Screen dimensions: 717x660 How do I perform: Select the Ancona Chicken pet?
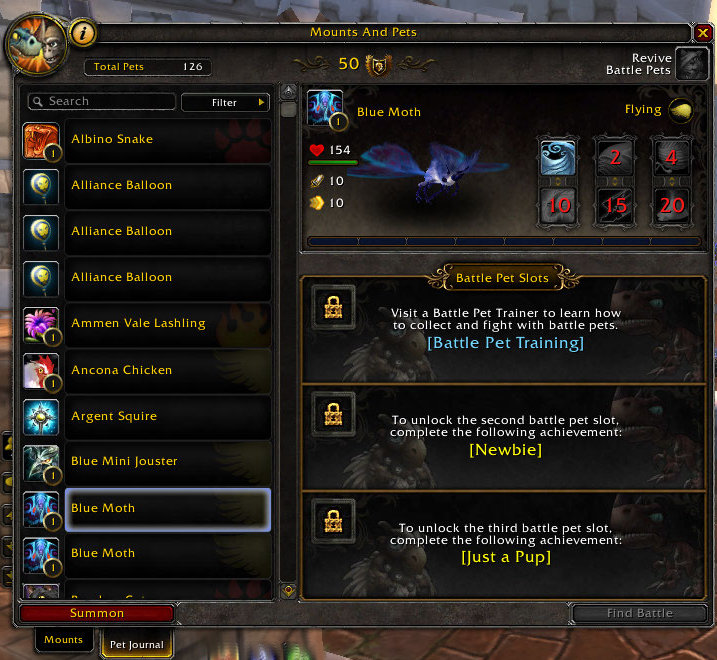coord(146,370)
